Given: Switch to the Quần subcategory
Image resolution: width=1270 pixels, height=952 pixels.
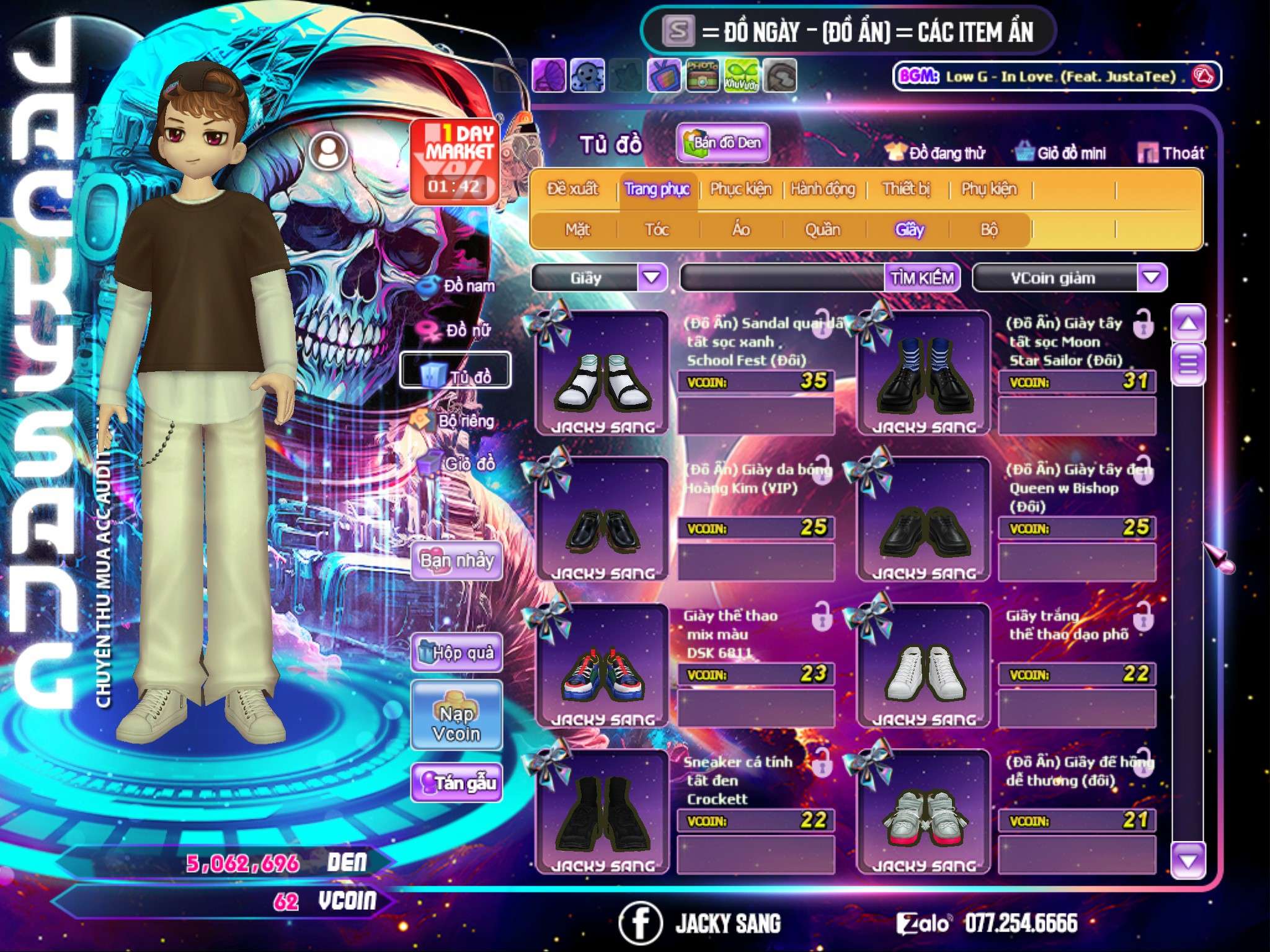Looking at the screenshot, I should coord(822,230).
